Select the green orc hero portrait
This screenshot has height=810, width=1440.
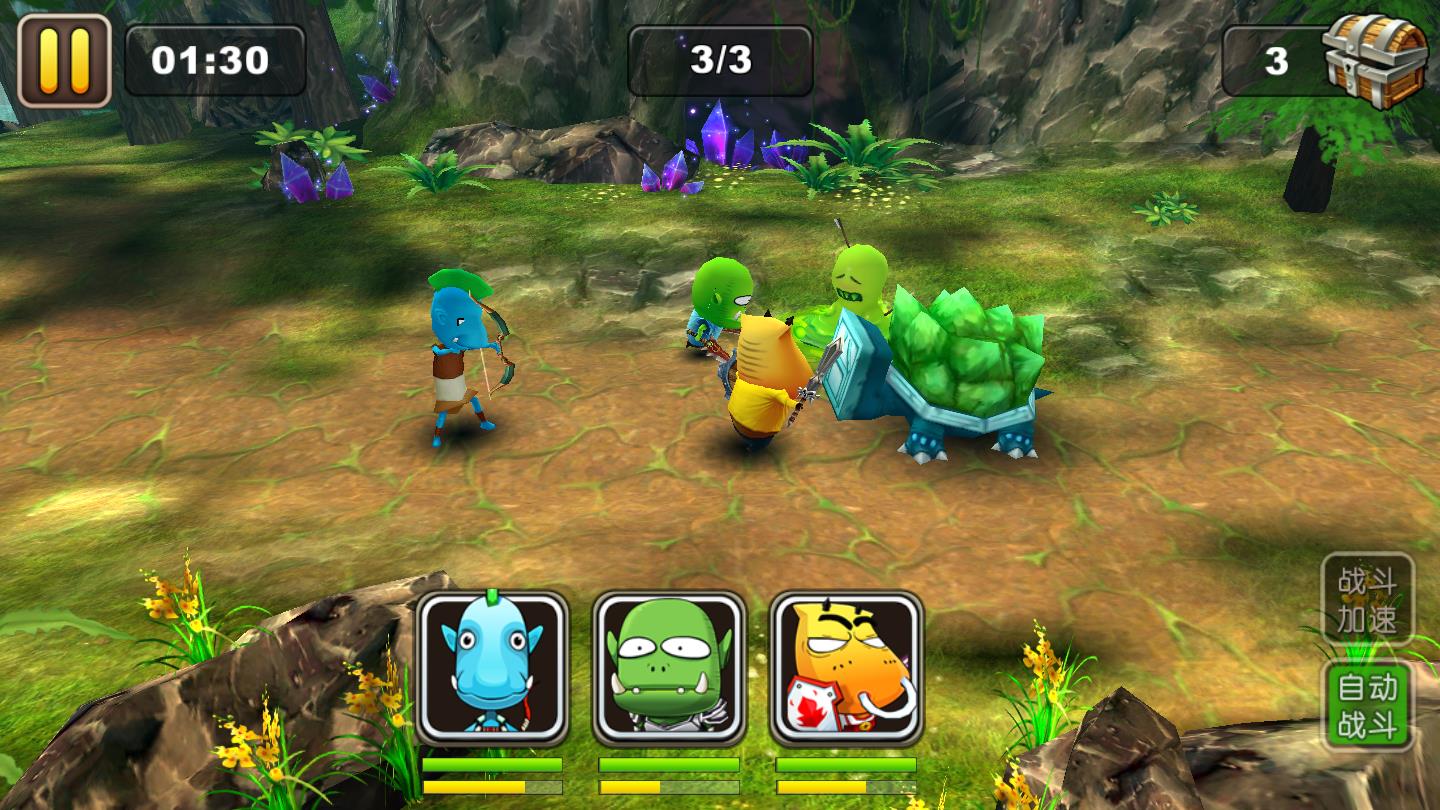(669, 668)
